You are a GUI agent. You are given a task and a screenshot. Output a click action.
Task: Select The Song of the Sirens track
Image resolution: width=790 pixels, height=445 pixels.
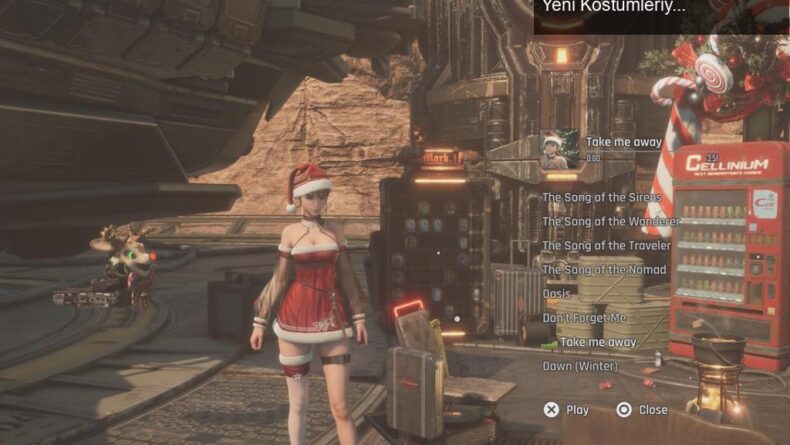[601, 198]
